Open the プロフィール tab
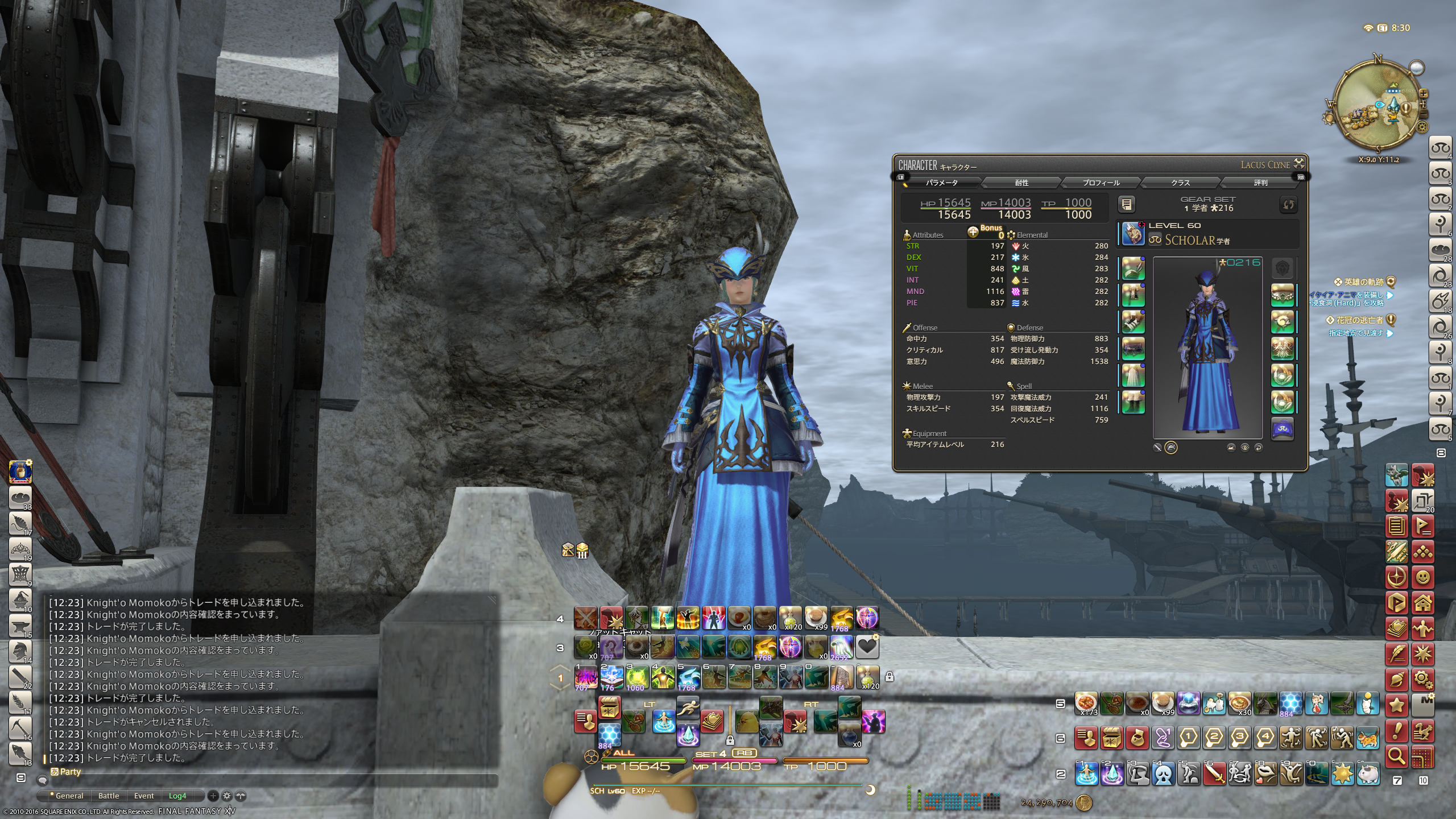The image size is (1456, 819). coord(1101,183)
